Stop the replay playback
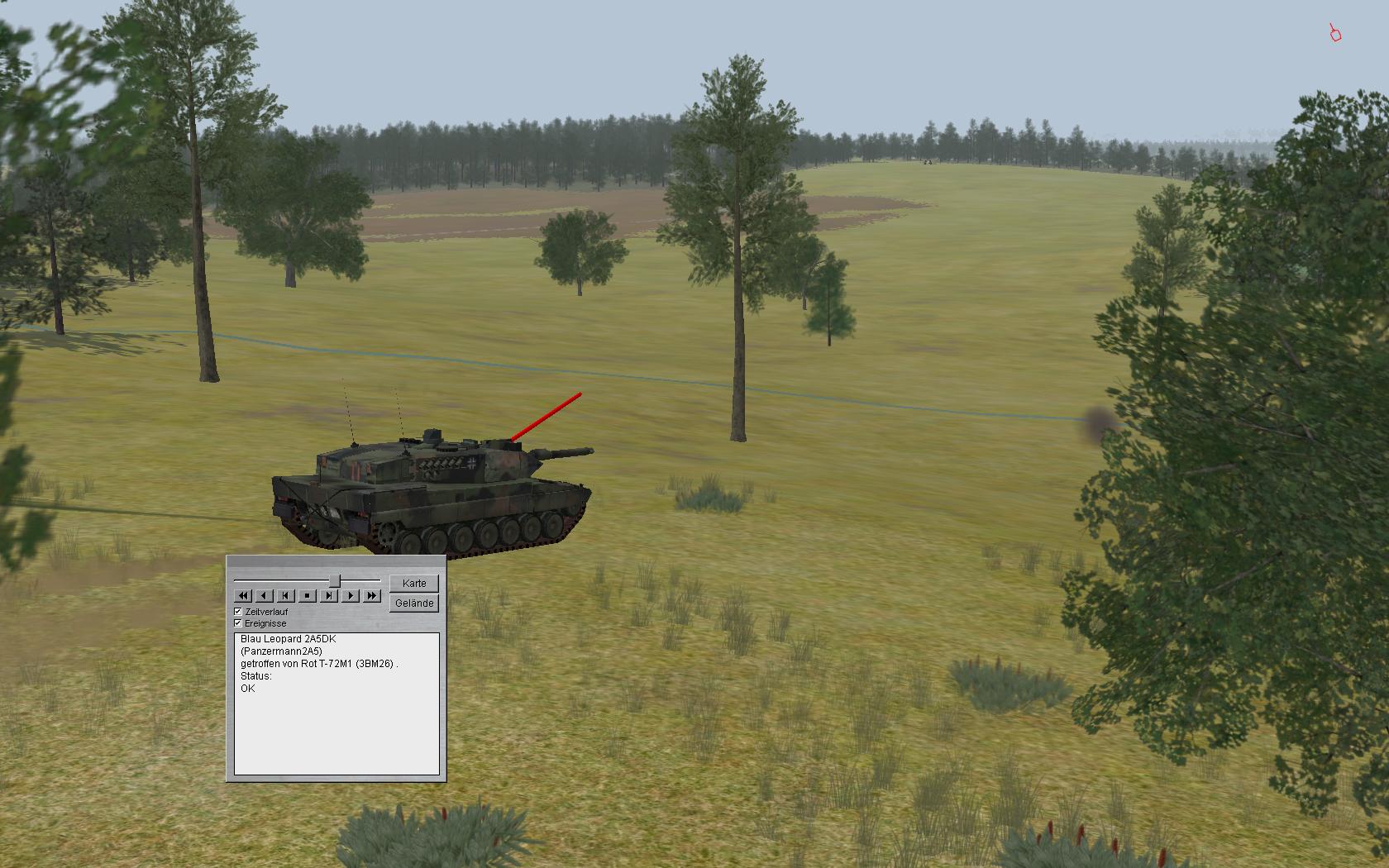 pyautogui.click(x=308, y=595)
